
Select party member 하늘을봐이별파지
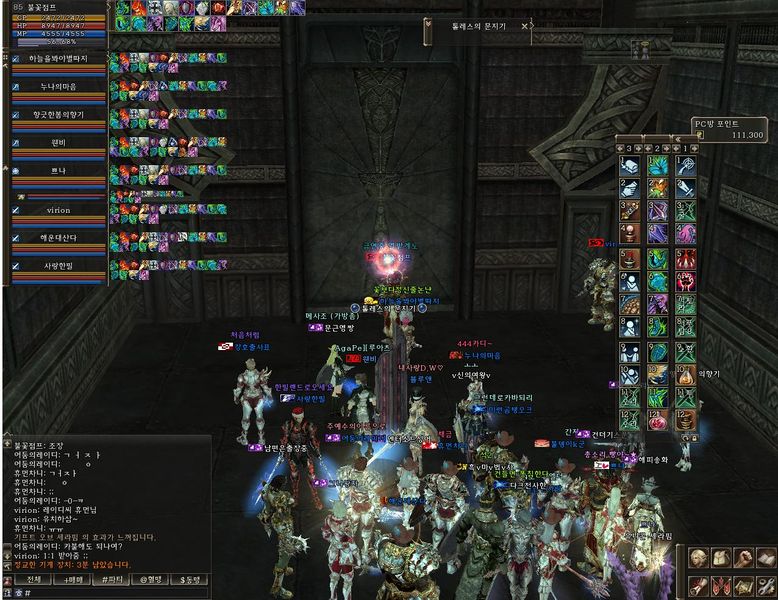tap(58, 59)
